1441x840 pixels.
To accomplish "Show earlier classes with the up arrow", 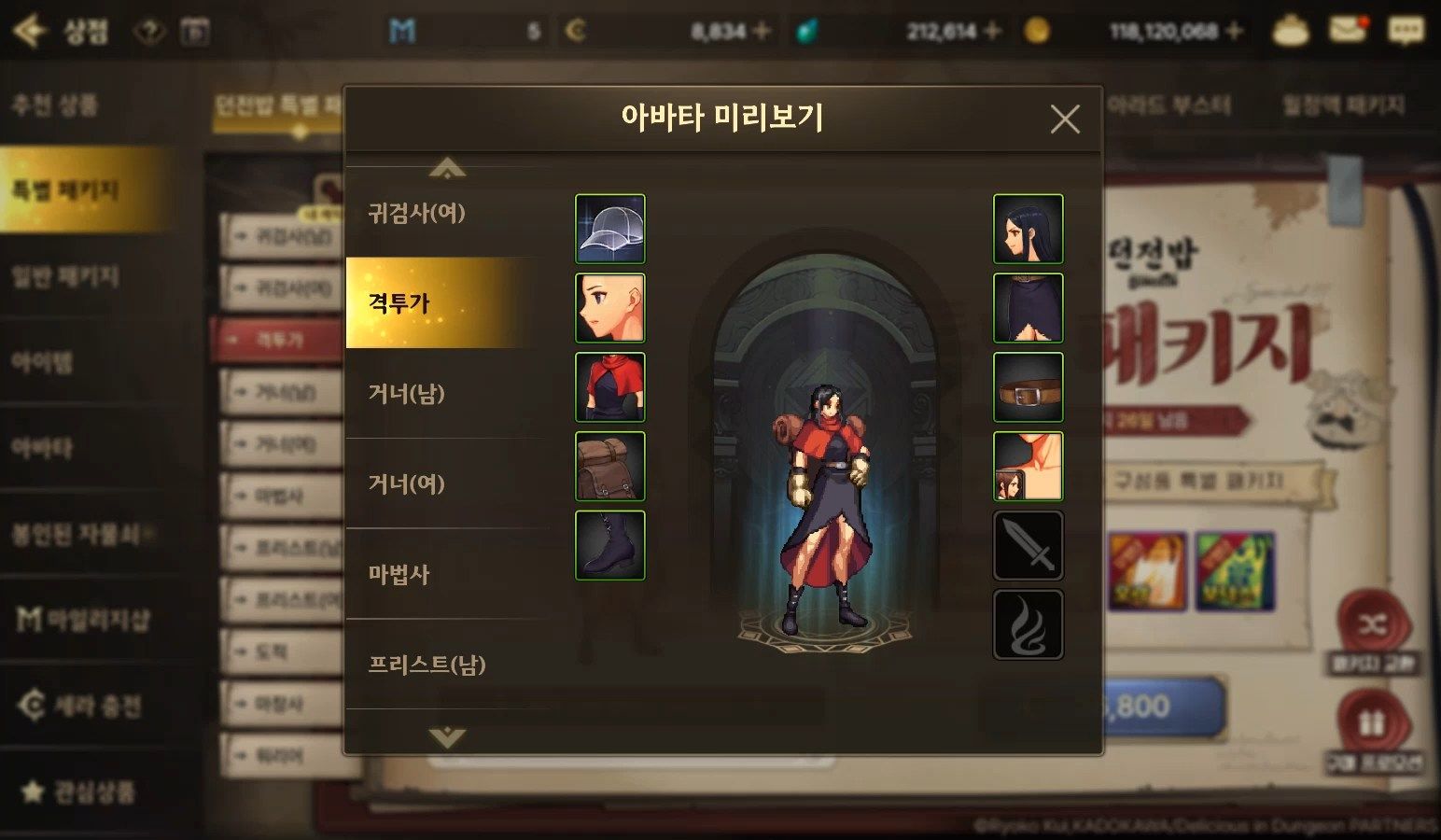I will point(447,169).
